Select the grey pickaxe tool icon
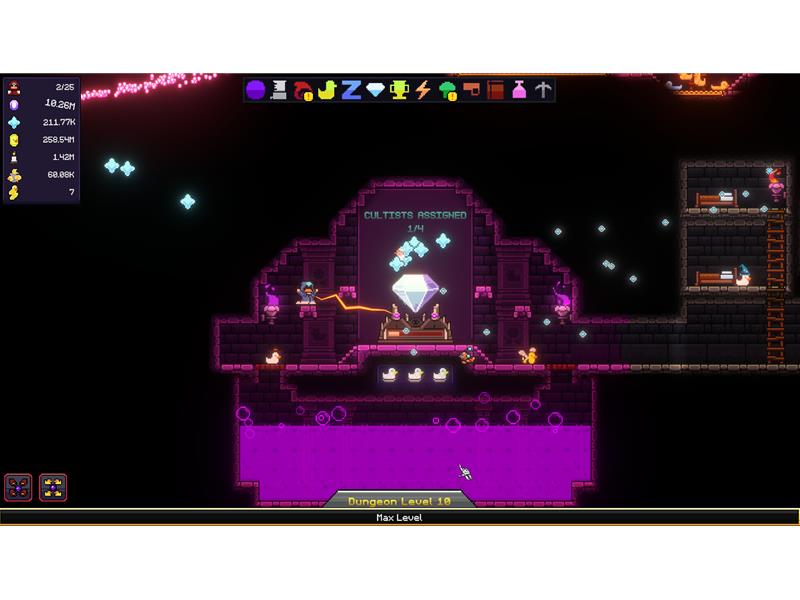 click(x=542, y=90)
